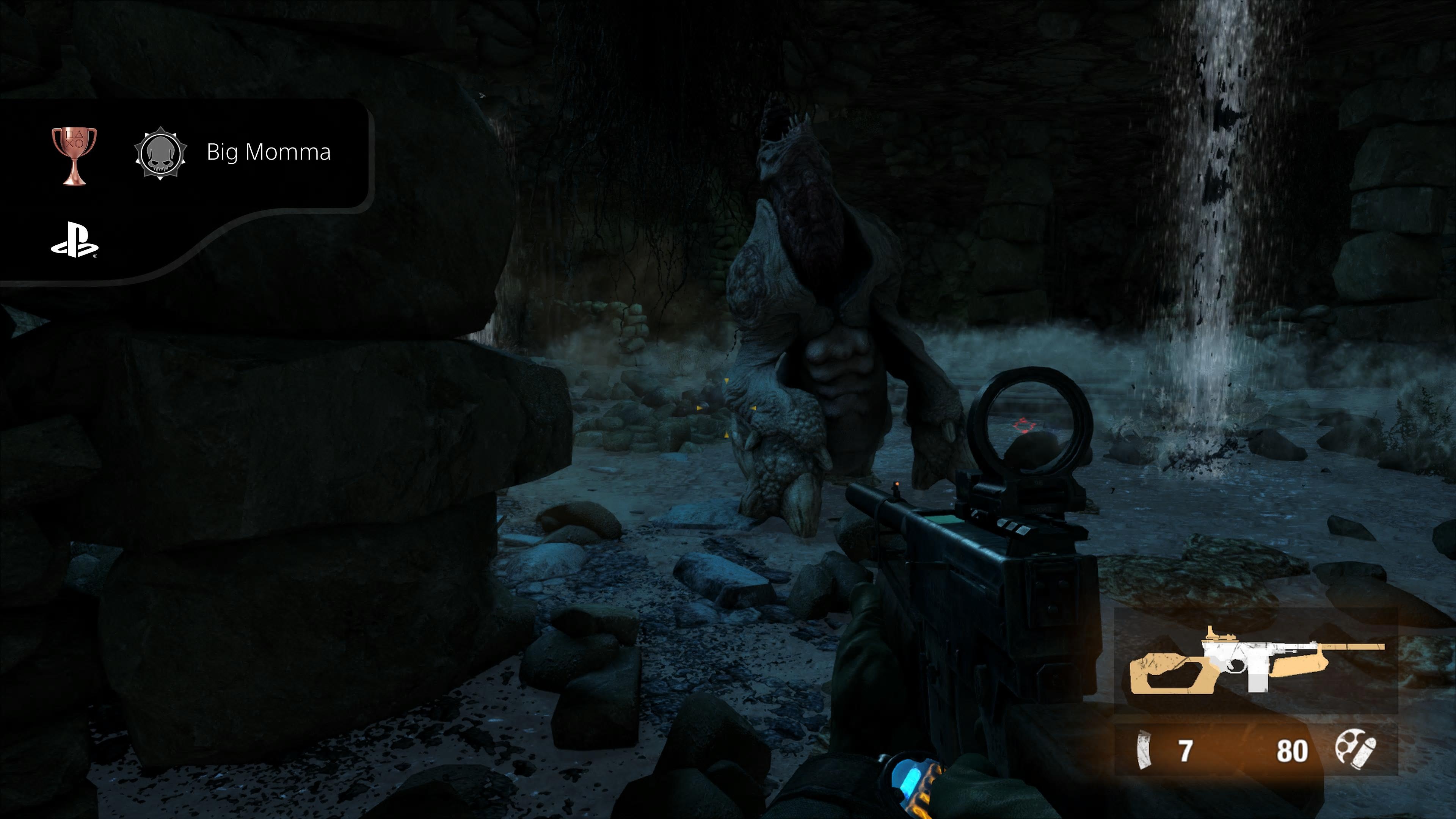Click the PlayStation logo
The width and height of the screenshot is (1456, 819).
pos(74,240)
